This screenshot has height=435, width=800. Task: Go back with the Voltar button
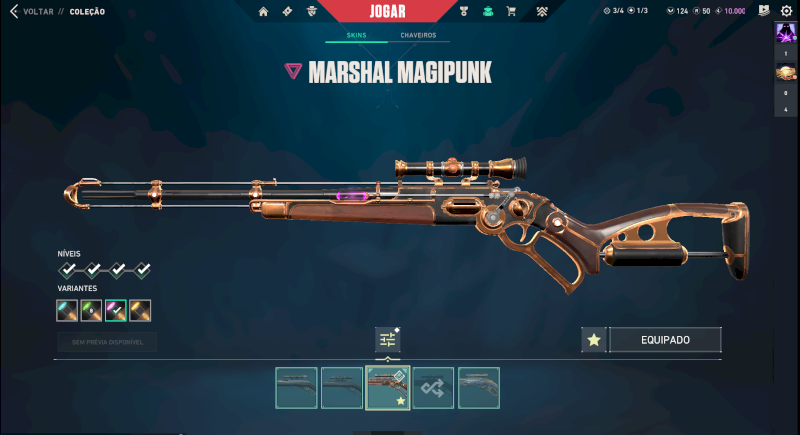click(x=32, y=12)
